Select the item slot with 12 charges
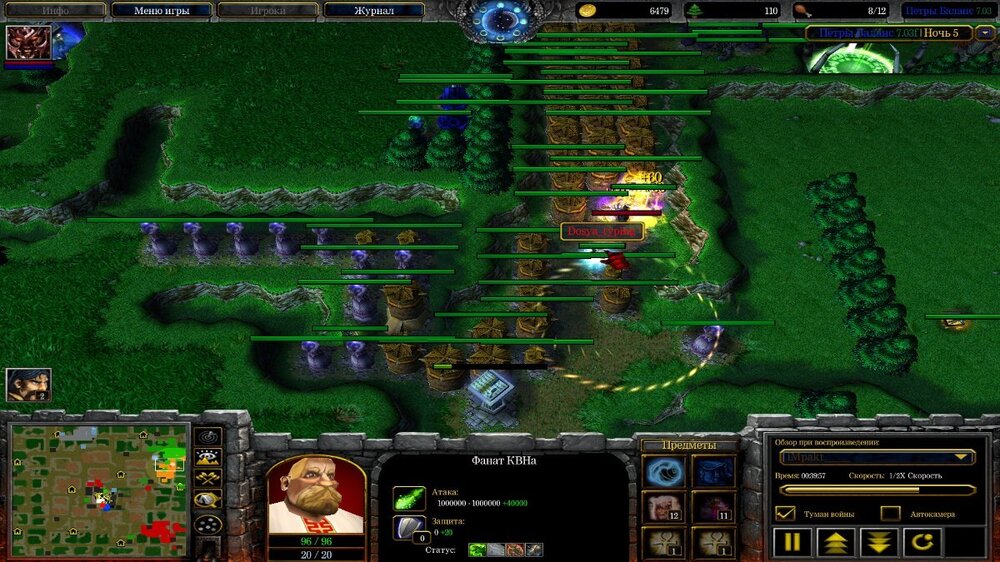This screenshot has width=1000, height=562. tap(662, 507)
